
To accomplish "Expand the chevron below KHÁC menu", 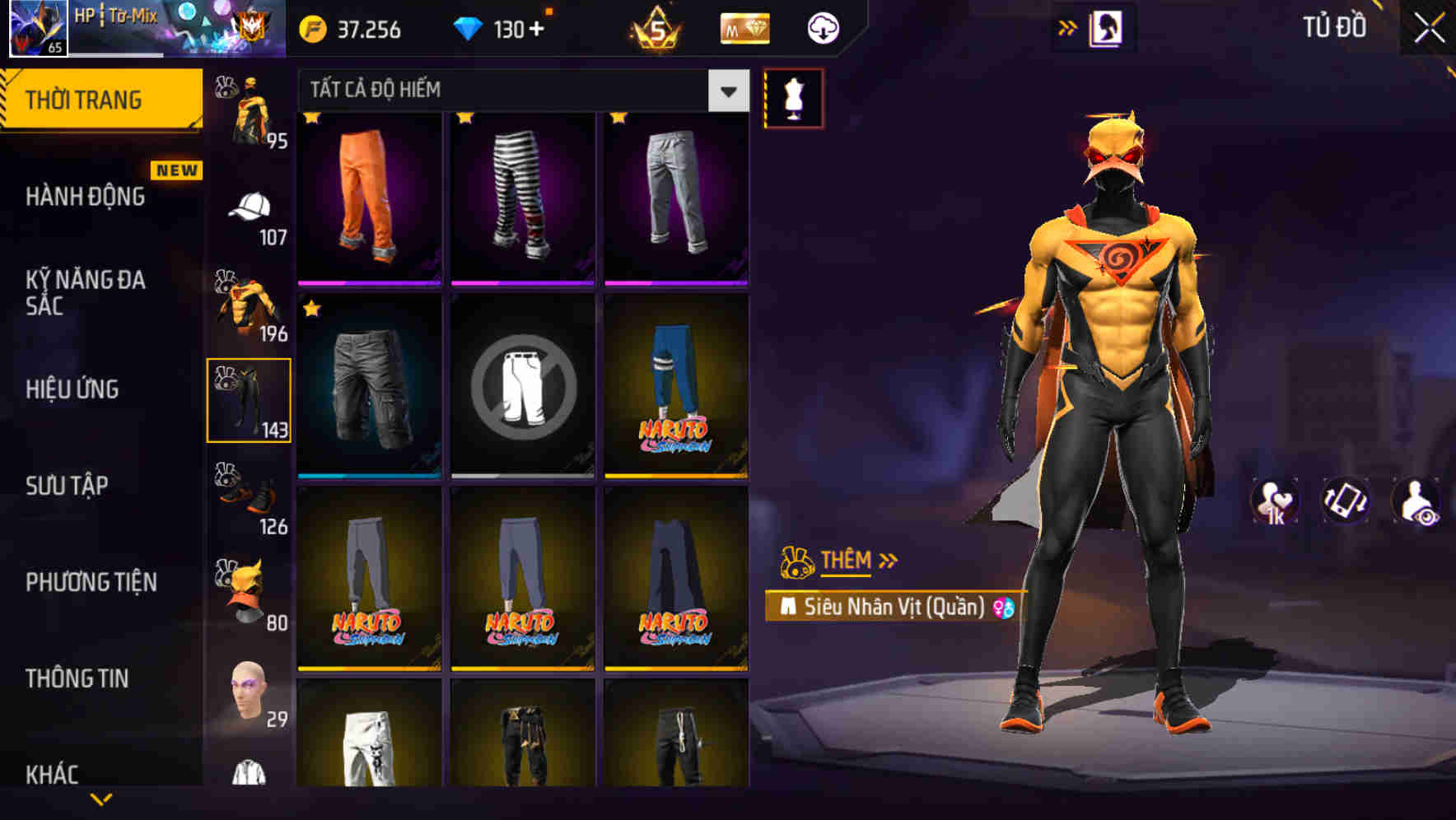I will point(101,800).
